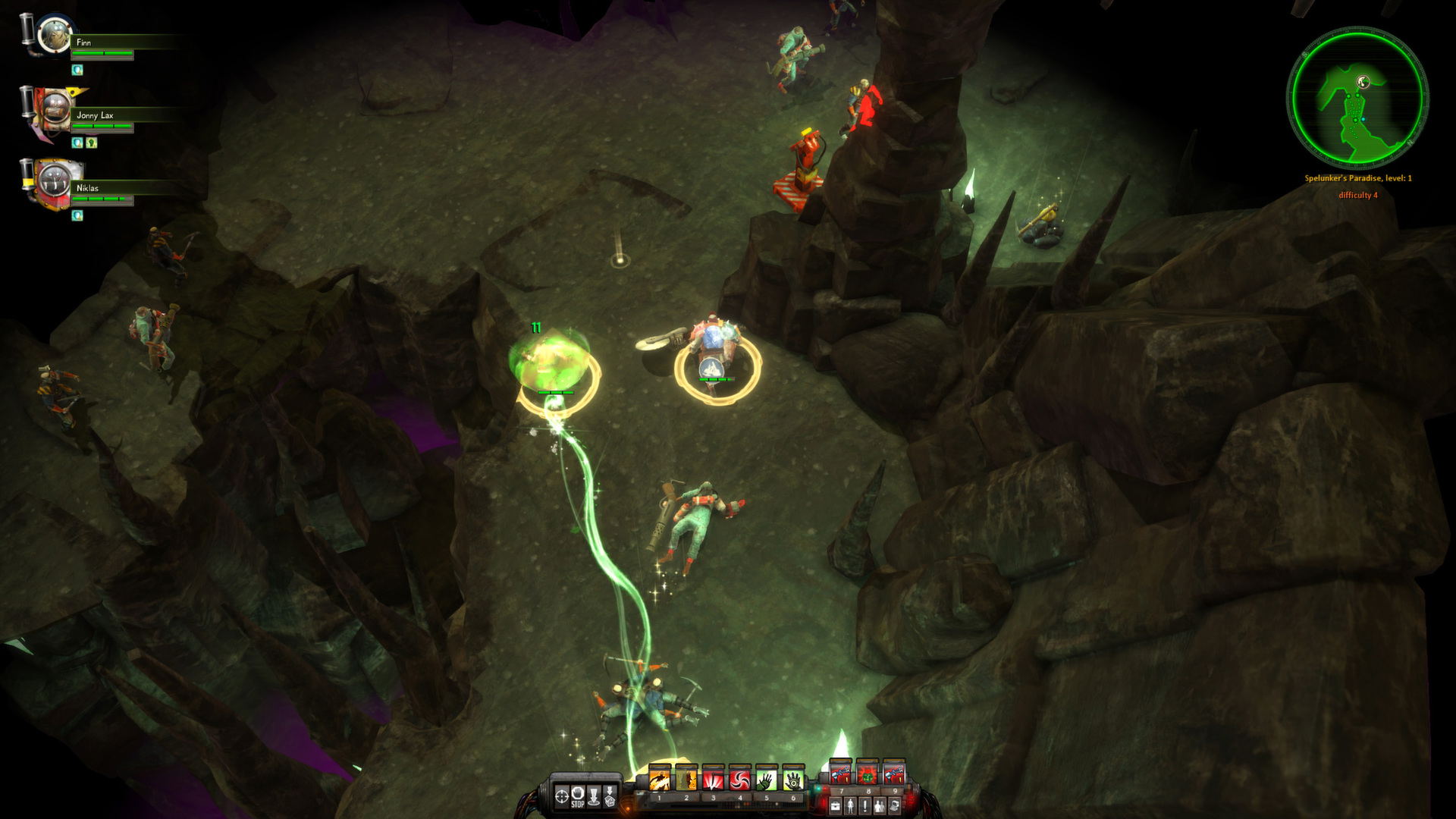The image size is (1456, 819).
Task: Use the arrow-onto-crate command button
Action: tap(610, 796)
